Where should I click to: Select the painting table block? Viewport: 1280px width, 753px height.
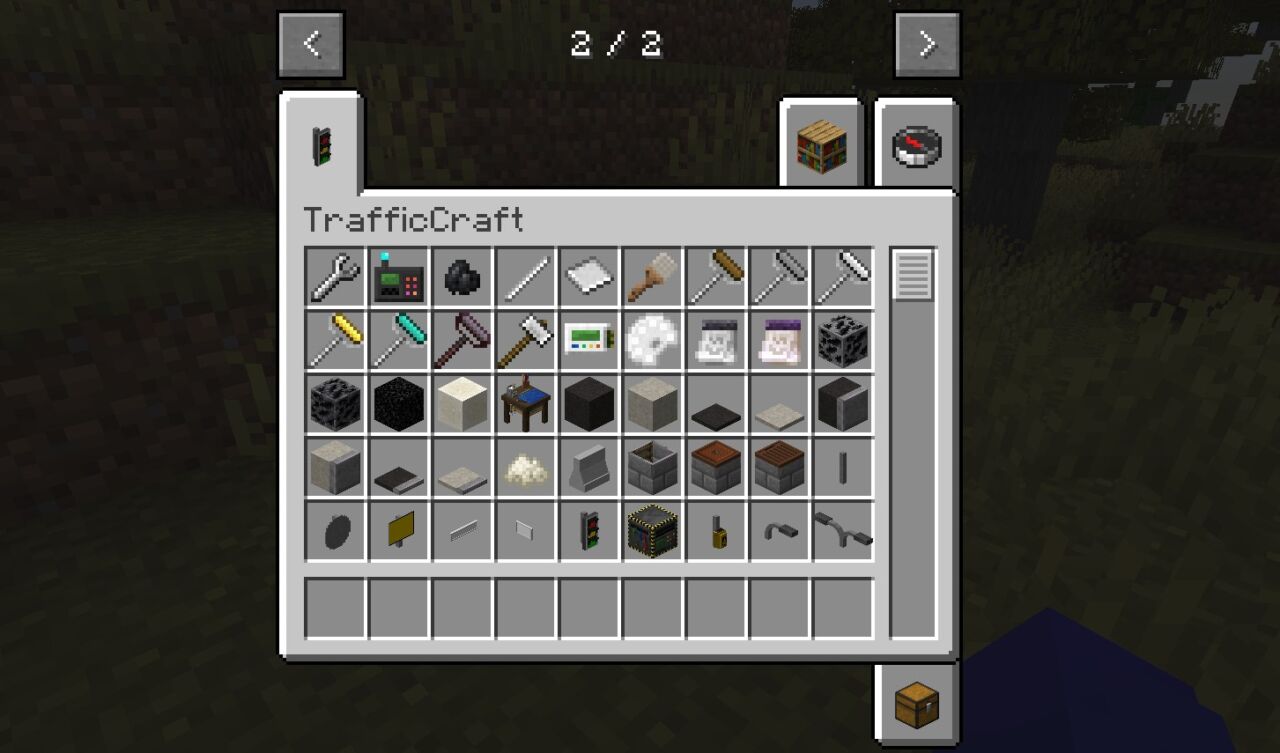click(526, 405)
